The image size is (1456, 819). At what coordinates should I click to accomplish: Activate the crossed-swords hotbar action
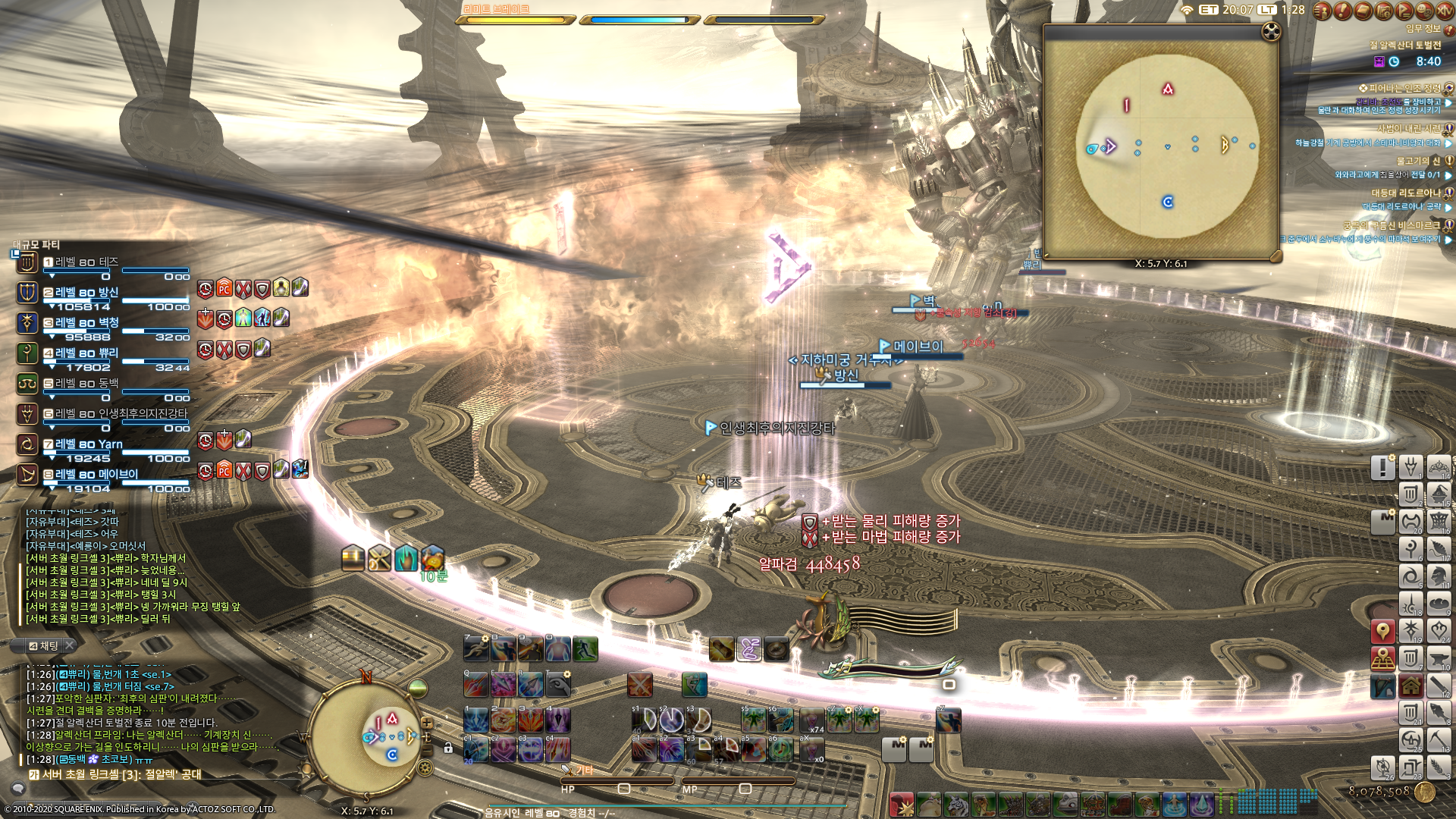click(x=640, y=685)
